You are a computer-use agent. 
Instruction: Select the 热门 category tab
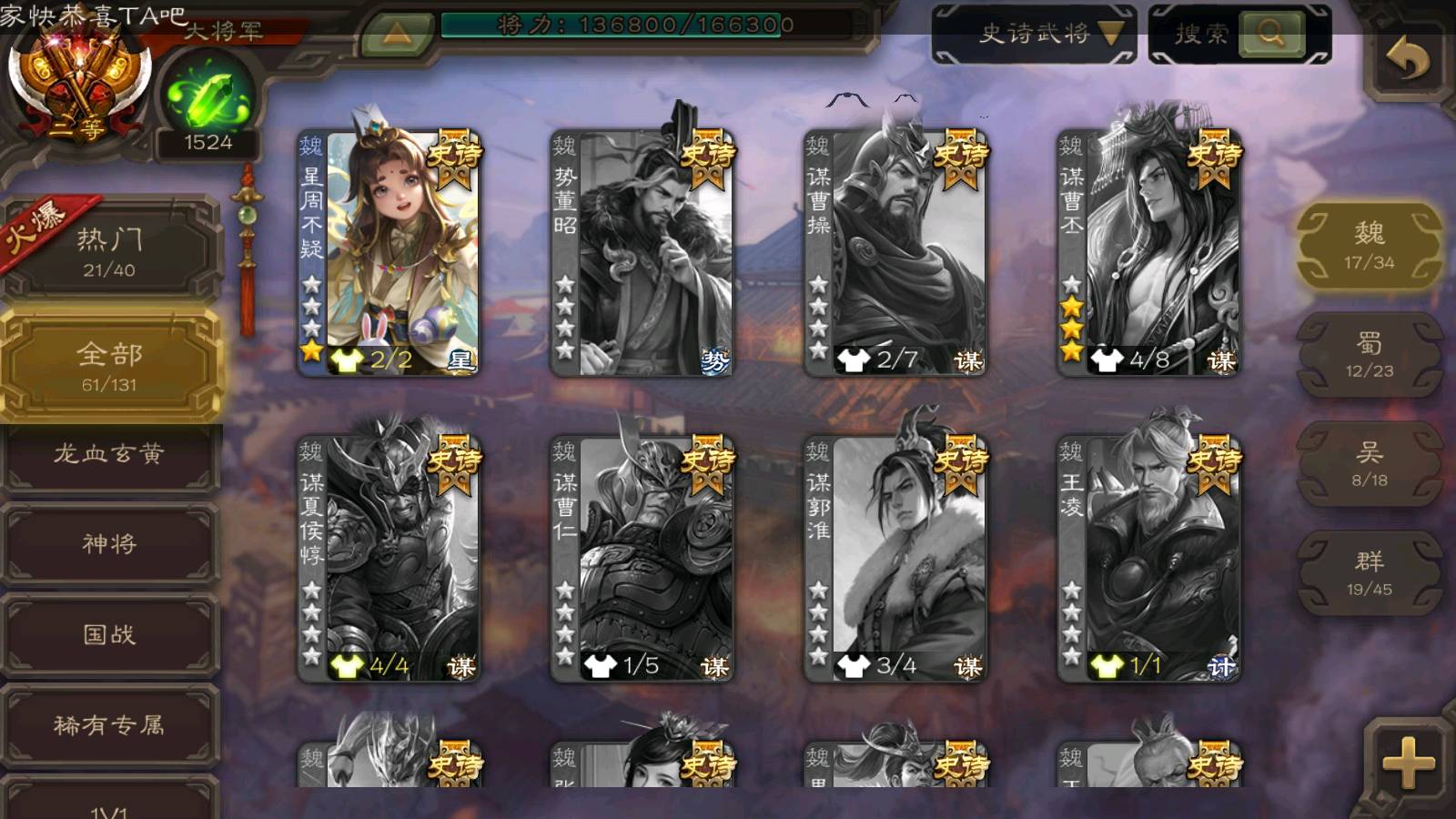pos(109,251)
